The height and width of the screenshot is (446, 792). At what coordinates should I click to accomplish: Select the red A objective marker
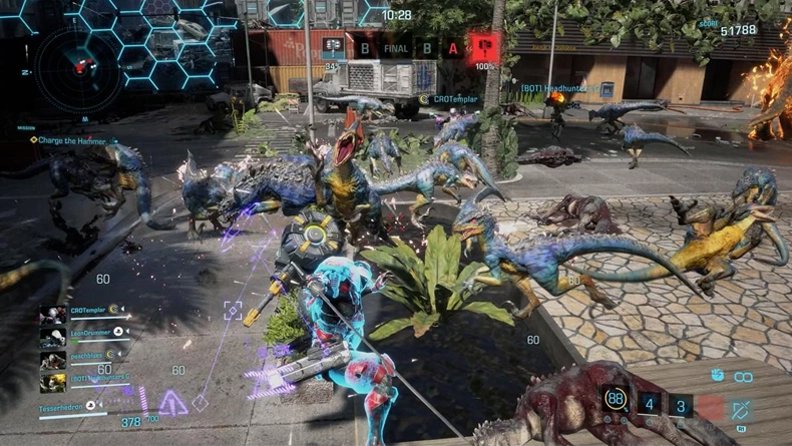click(x=453, y=47)
